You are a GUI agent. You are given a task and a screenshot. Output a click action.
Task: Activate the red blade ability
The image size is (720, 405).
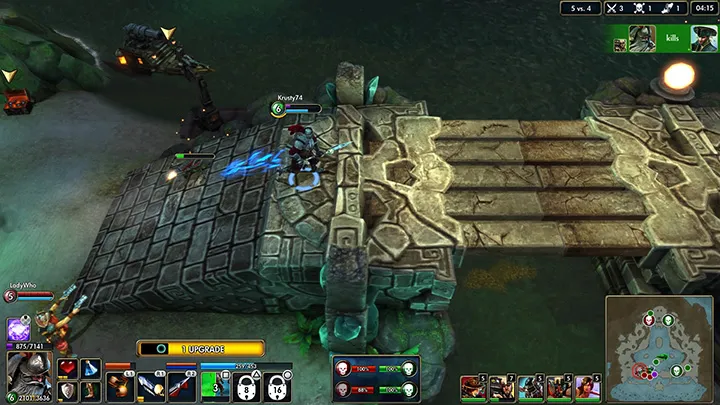point(181,386)
